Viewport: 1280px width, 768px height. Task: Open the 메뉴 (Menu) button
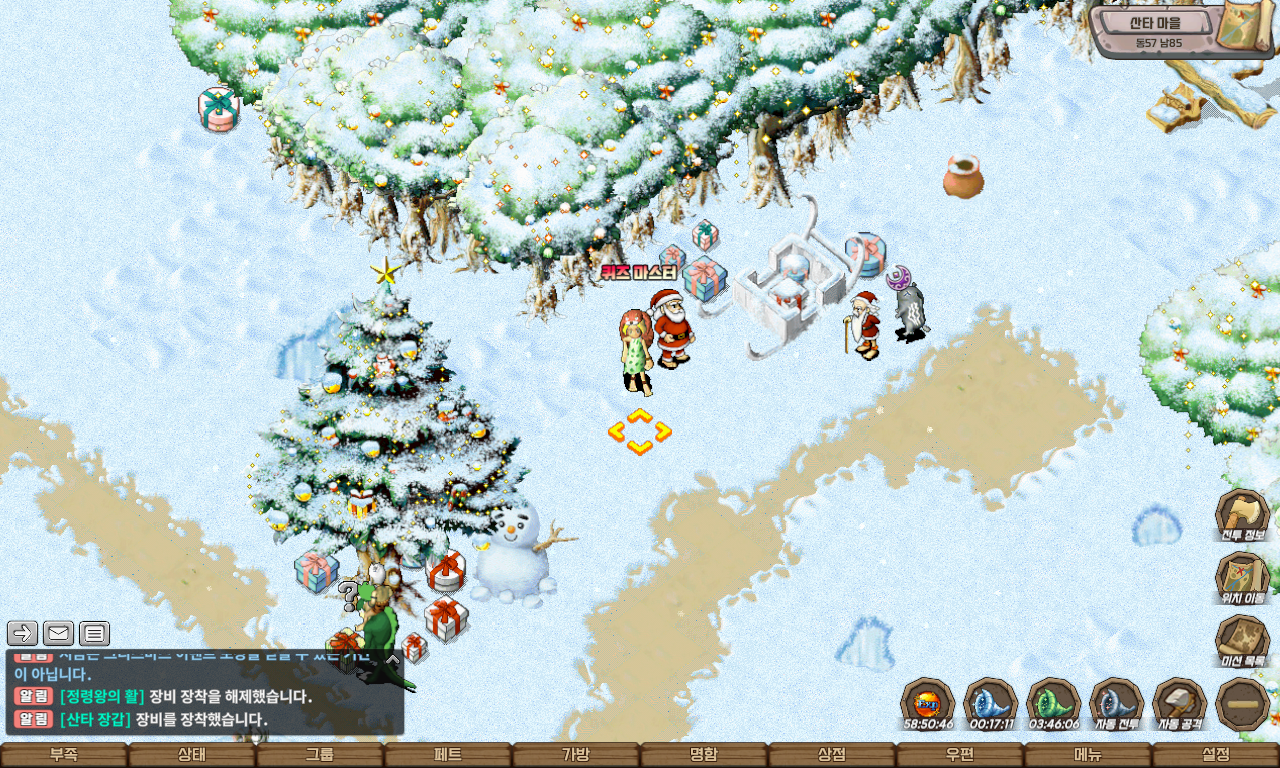coord(1088,755)
